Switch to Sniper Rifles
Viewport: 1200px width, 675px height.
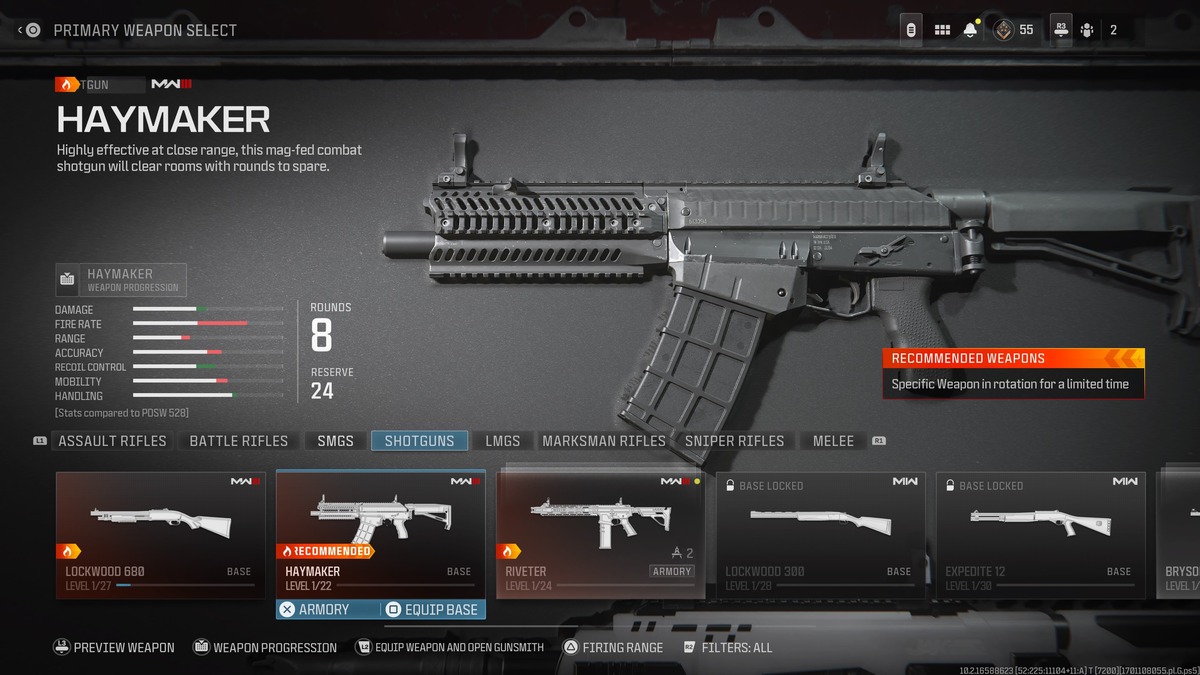click(735, 441)
